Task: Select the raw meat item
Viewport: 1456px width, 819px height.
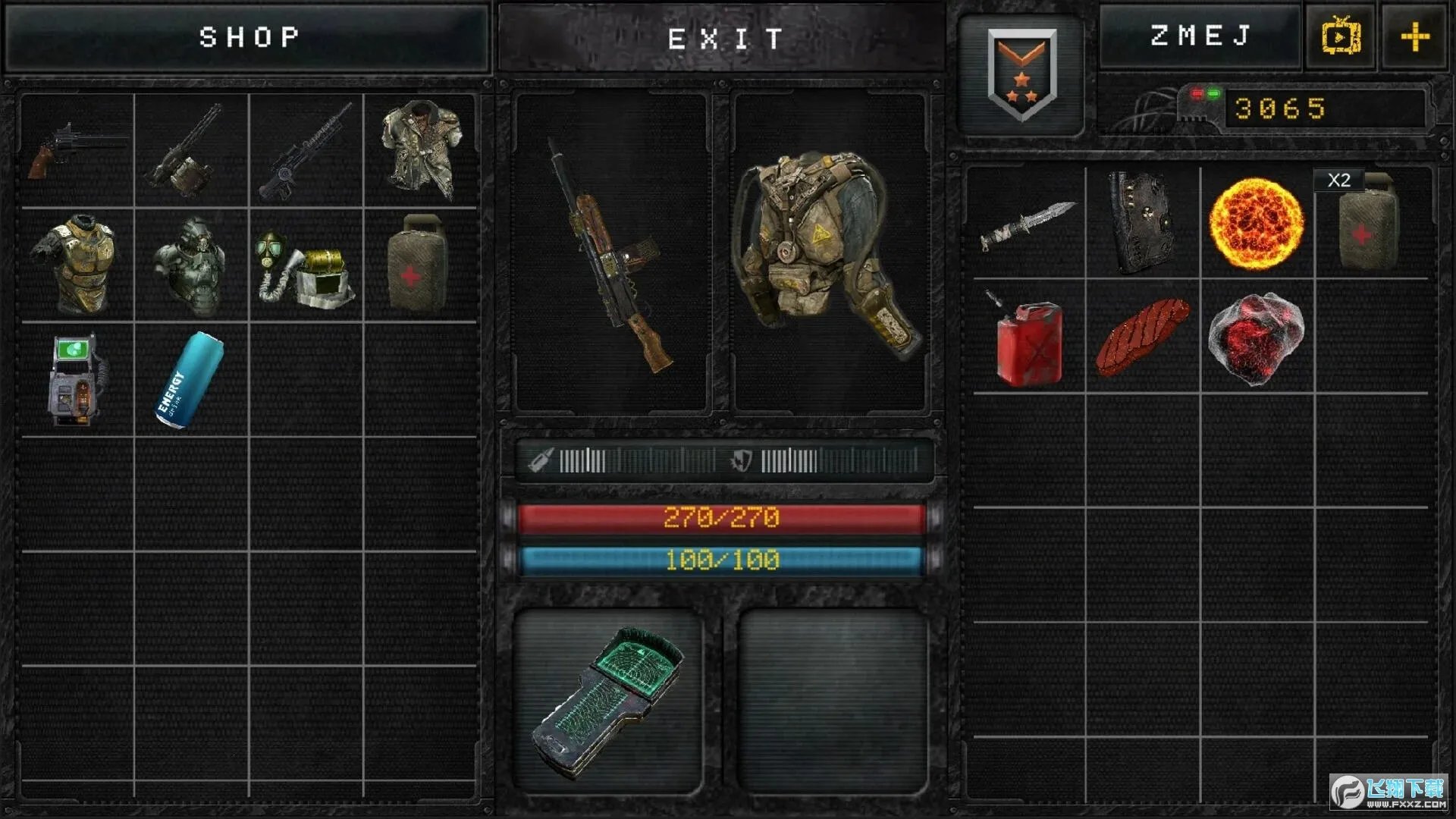Action: click(1142, 337)
